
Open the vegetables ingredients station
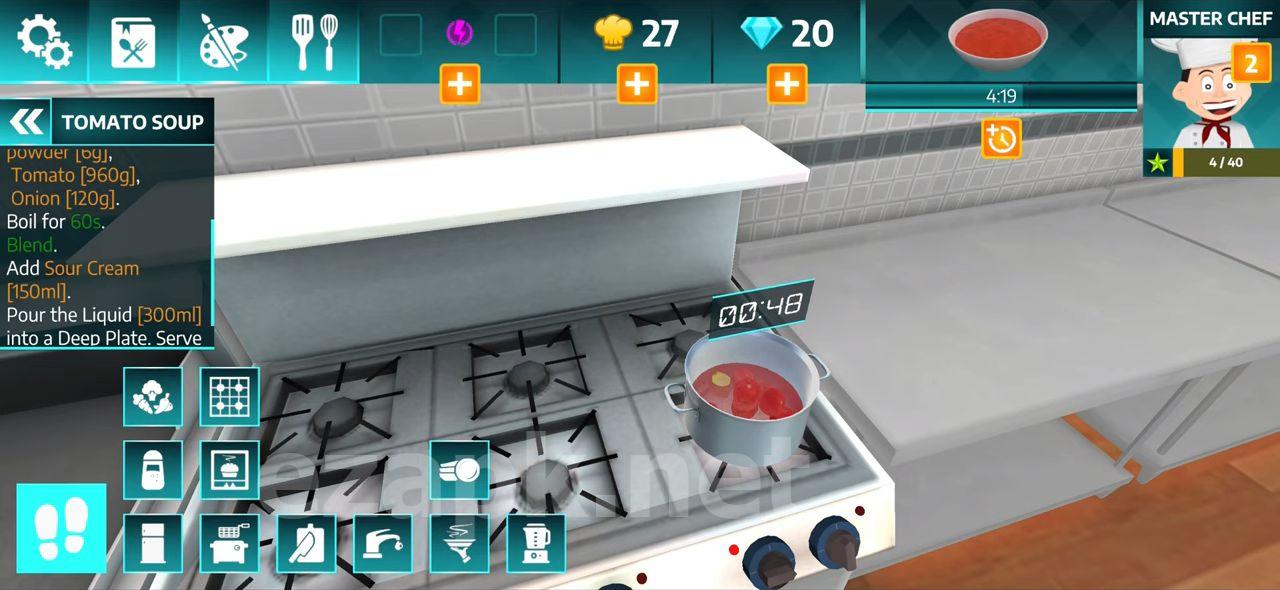tap(153, 396)
